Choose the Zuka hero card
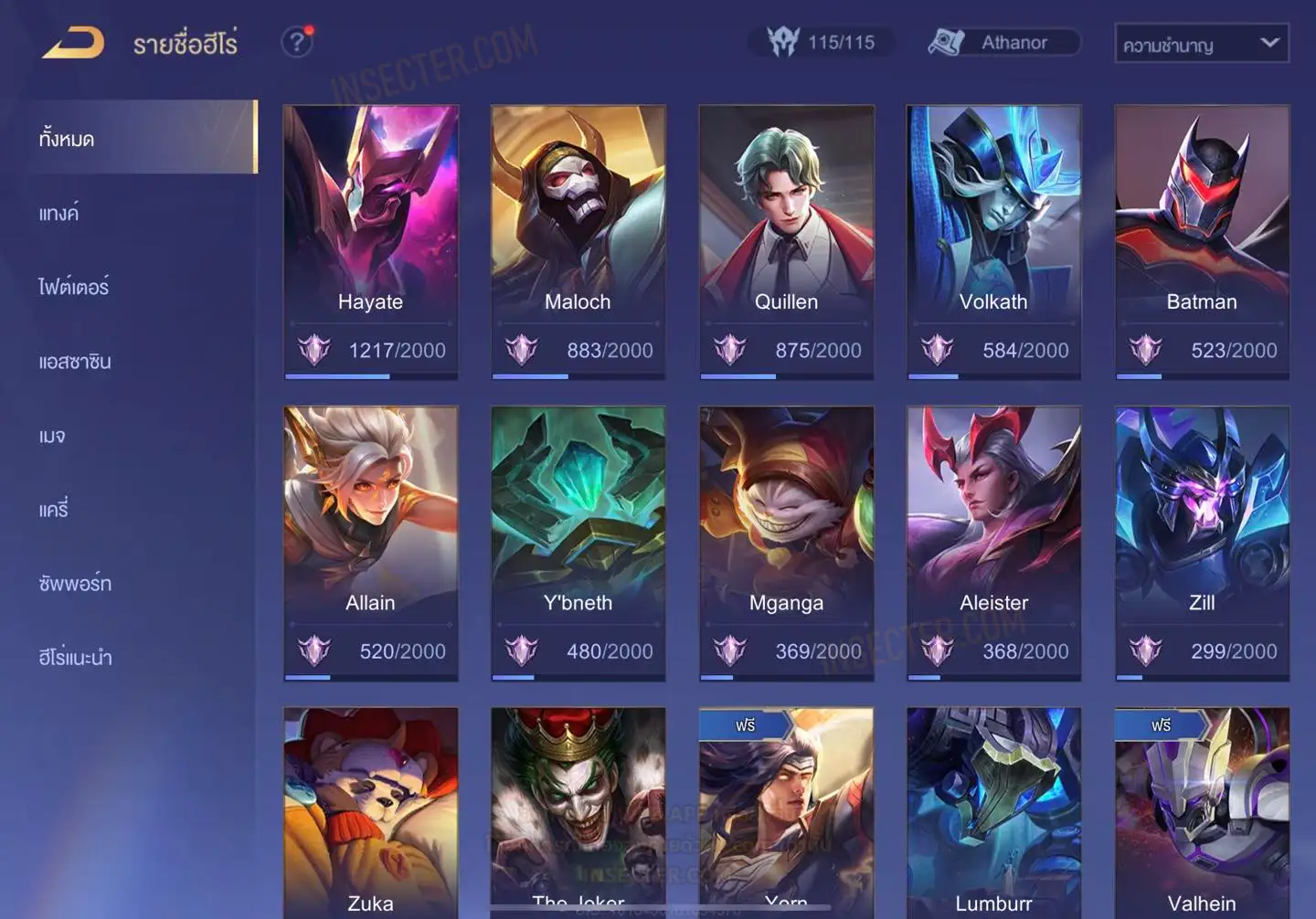 tap(370, 811)
